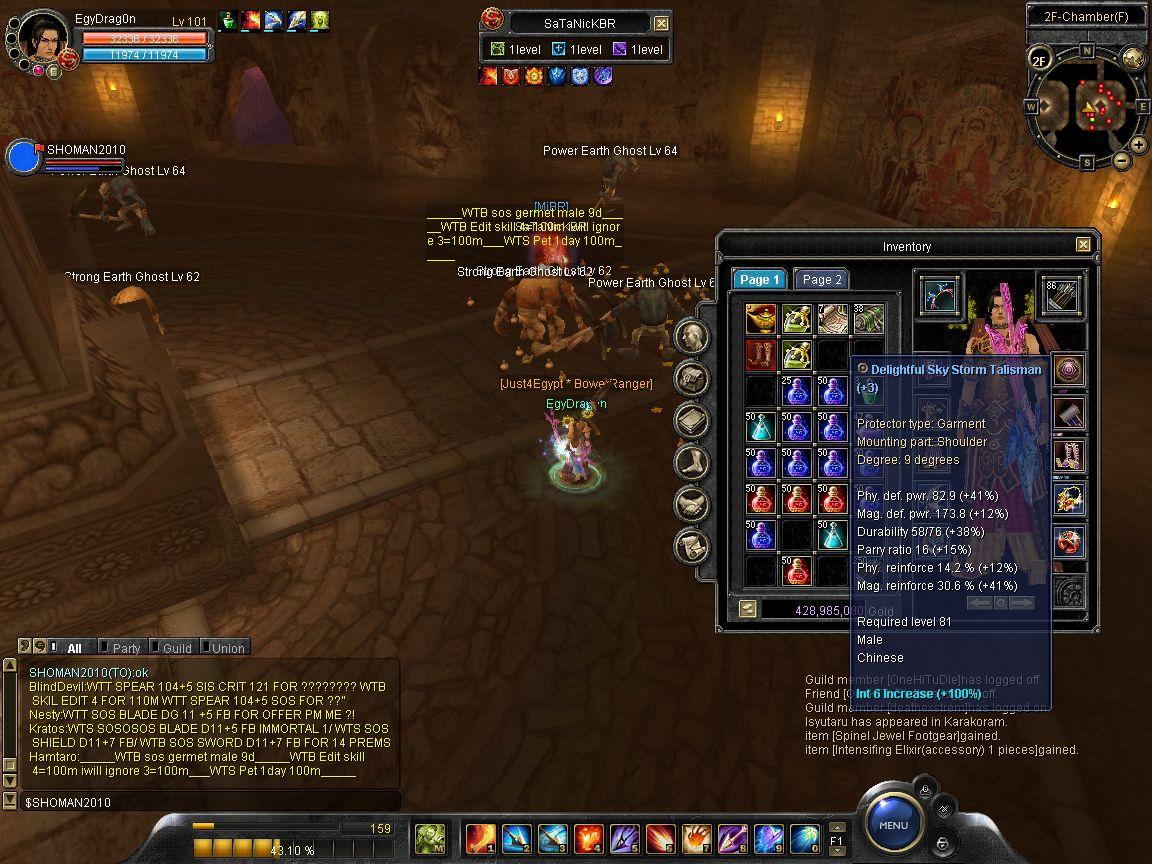
Task: Select the golden magic lamp item
Action: click(x=761, y=319)
